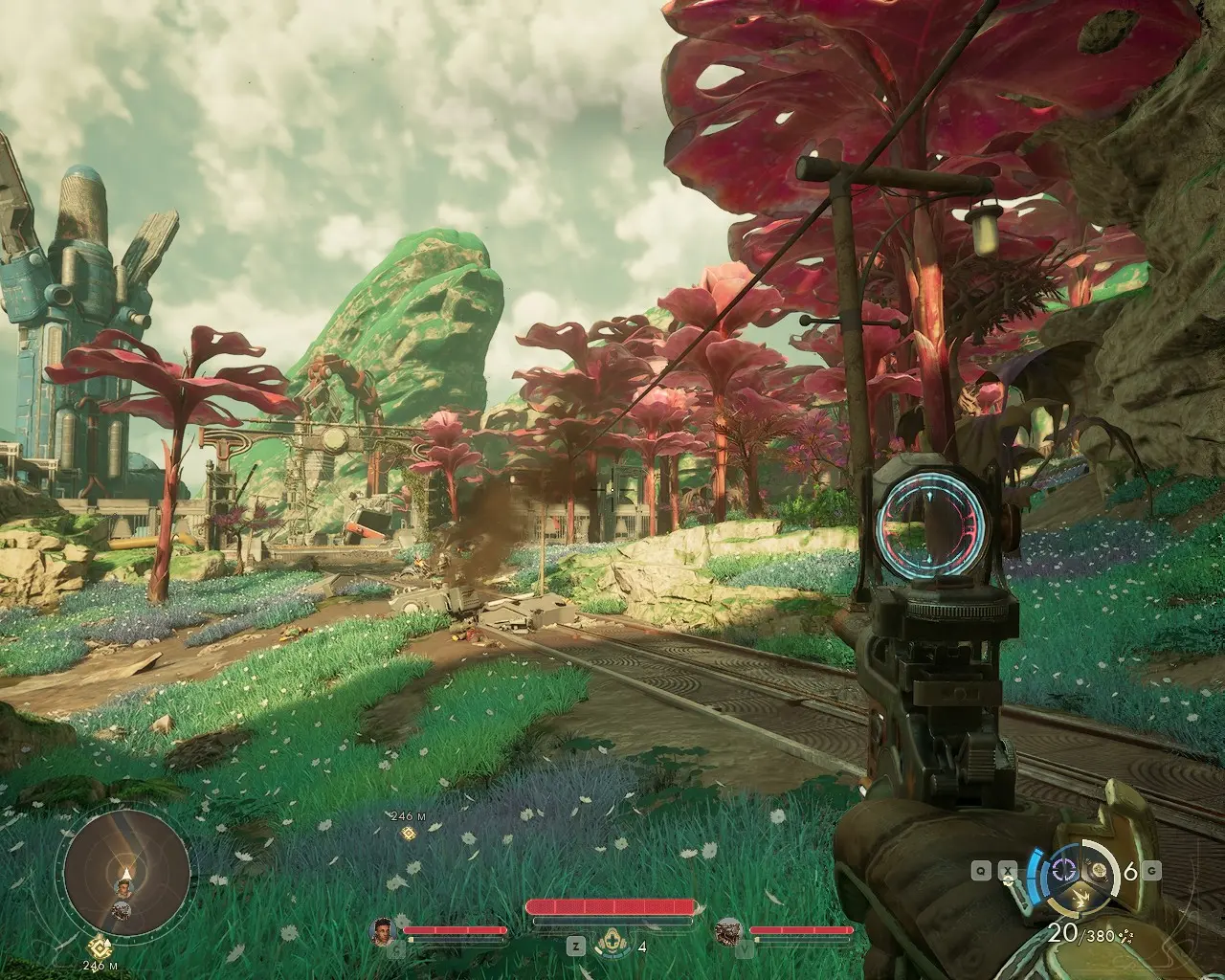The height and width of the screenshot is (980, 1225).
Task: Use the healing item icon with count 4
Action: pos(609,947)
